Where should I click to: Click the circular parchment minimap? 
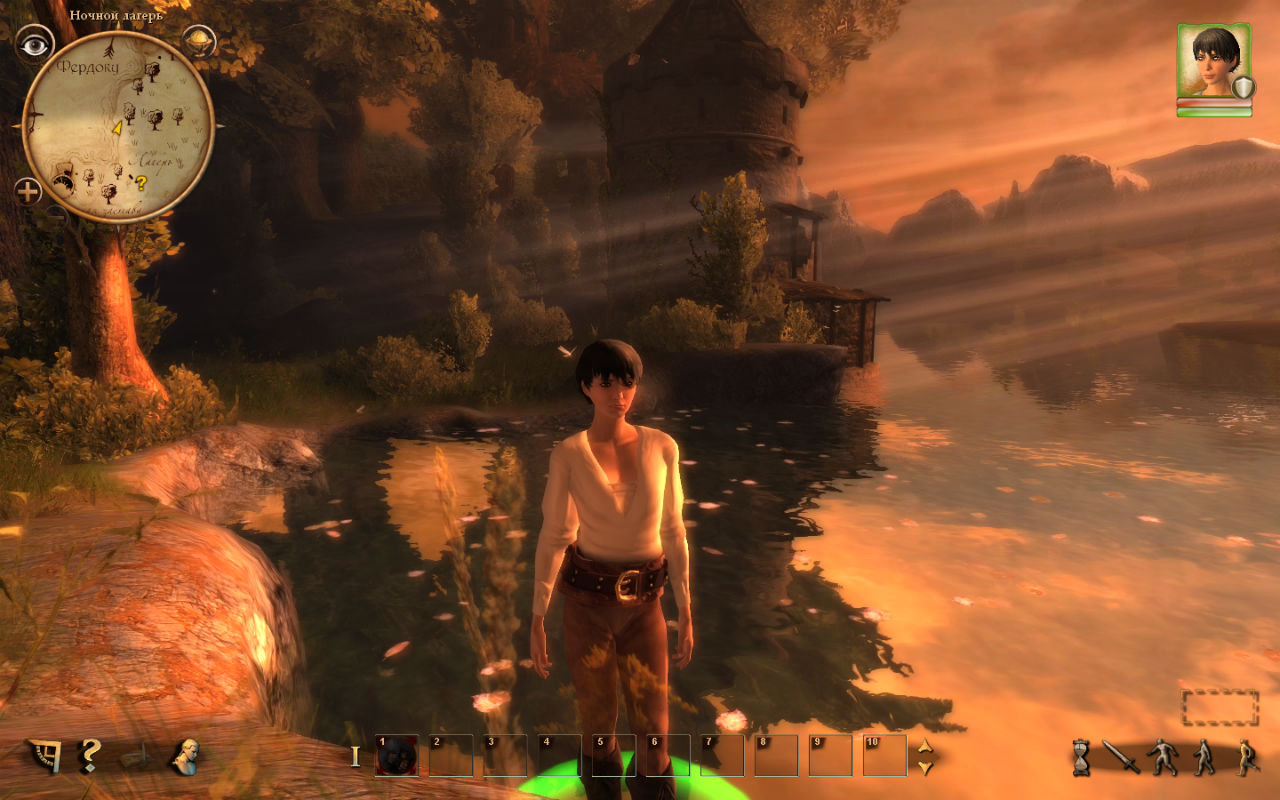[x=118, y=127]
